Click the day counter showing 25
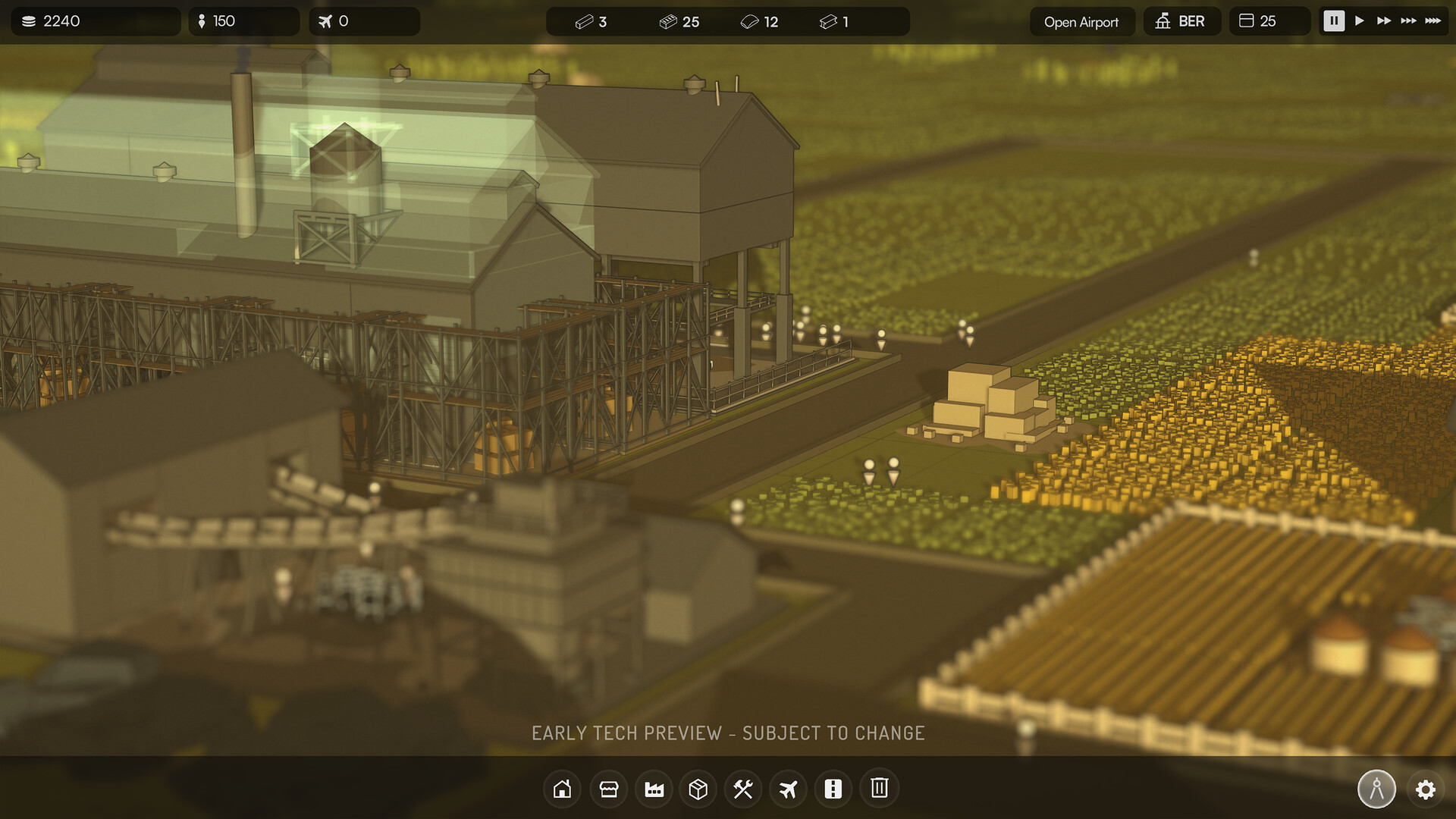This screenshot has width=1456, height=819. pos(1269,21)
